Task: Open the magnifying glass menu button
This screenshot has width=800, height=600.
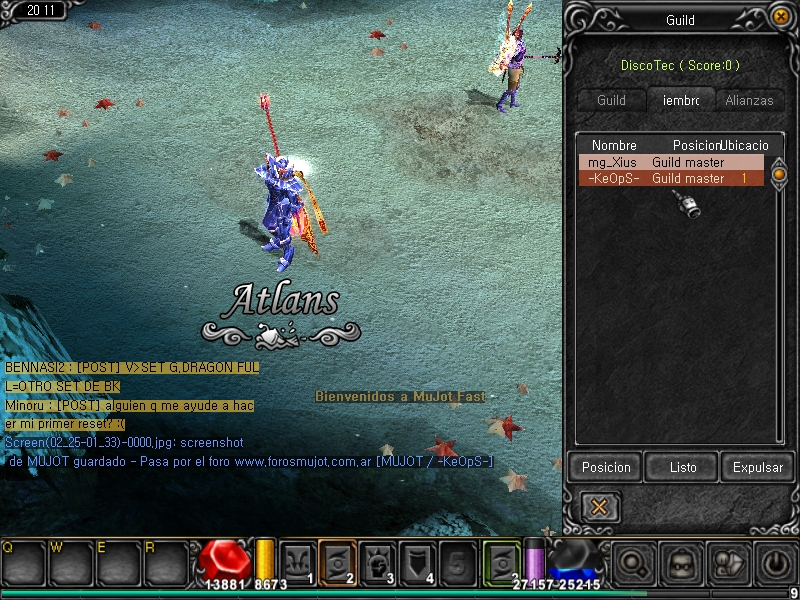Action: point(632,563)
